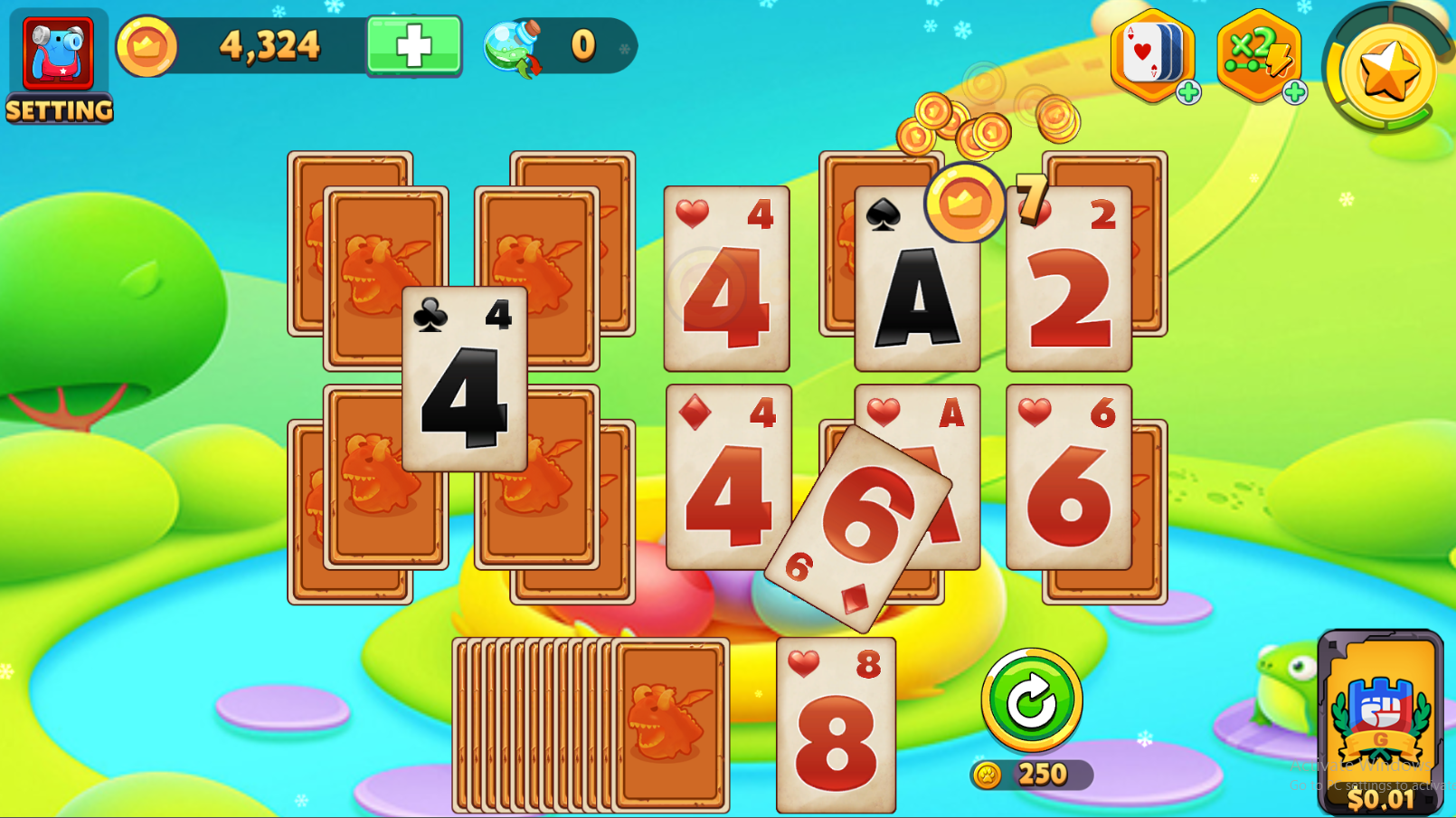Click the crown coin icon in the currency bar

tap(149, 44)
